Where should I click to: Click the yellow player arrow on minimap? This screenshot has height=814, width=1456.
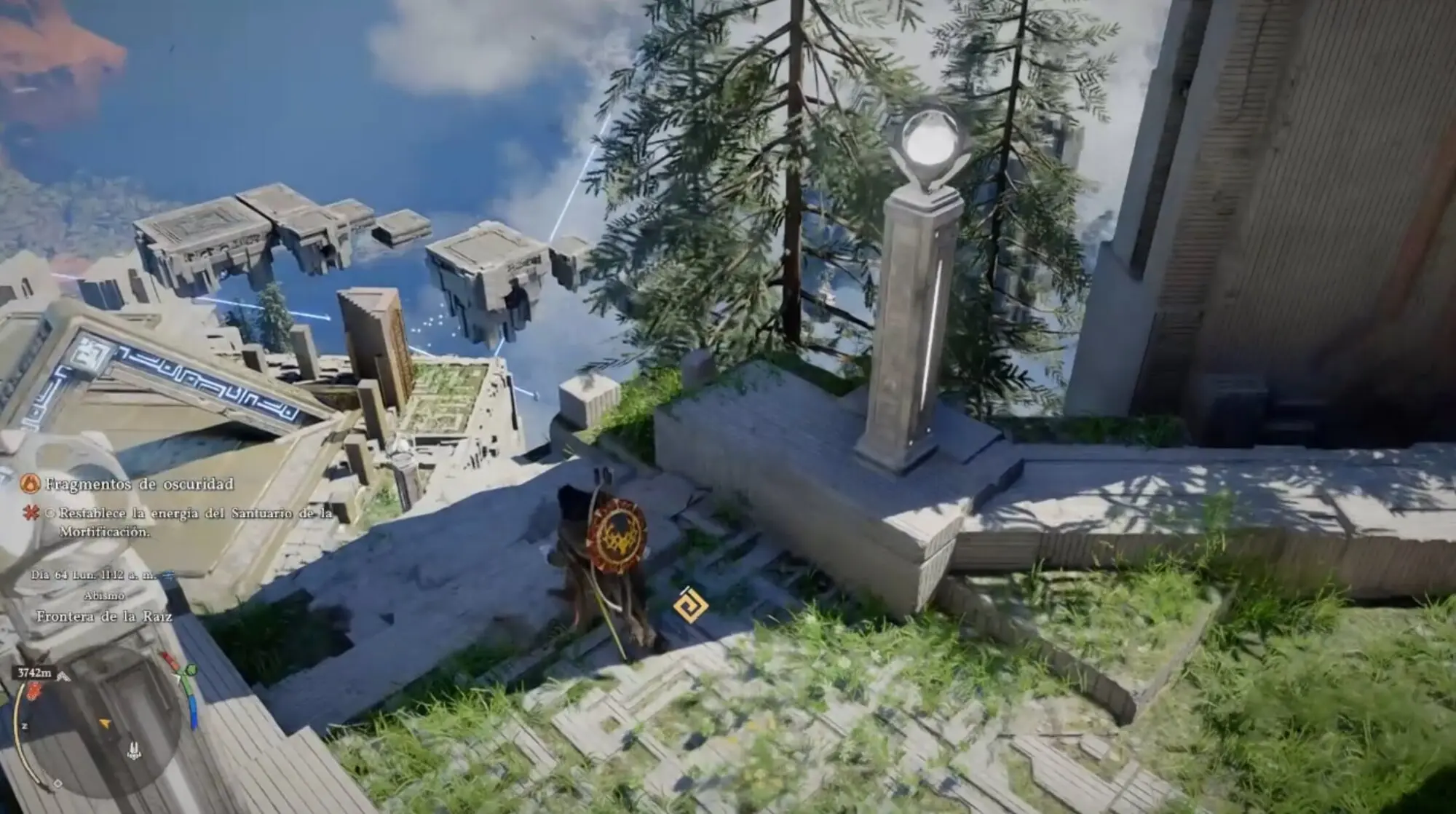[x=106, y=724]
